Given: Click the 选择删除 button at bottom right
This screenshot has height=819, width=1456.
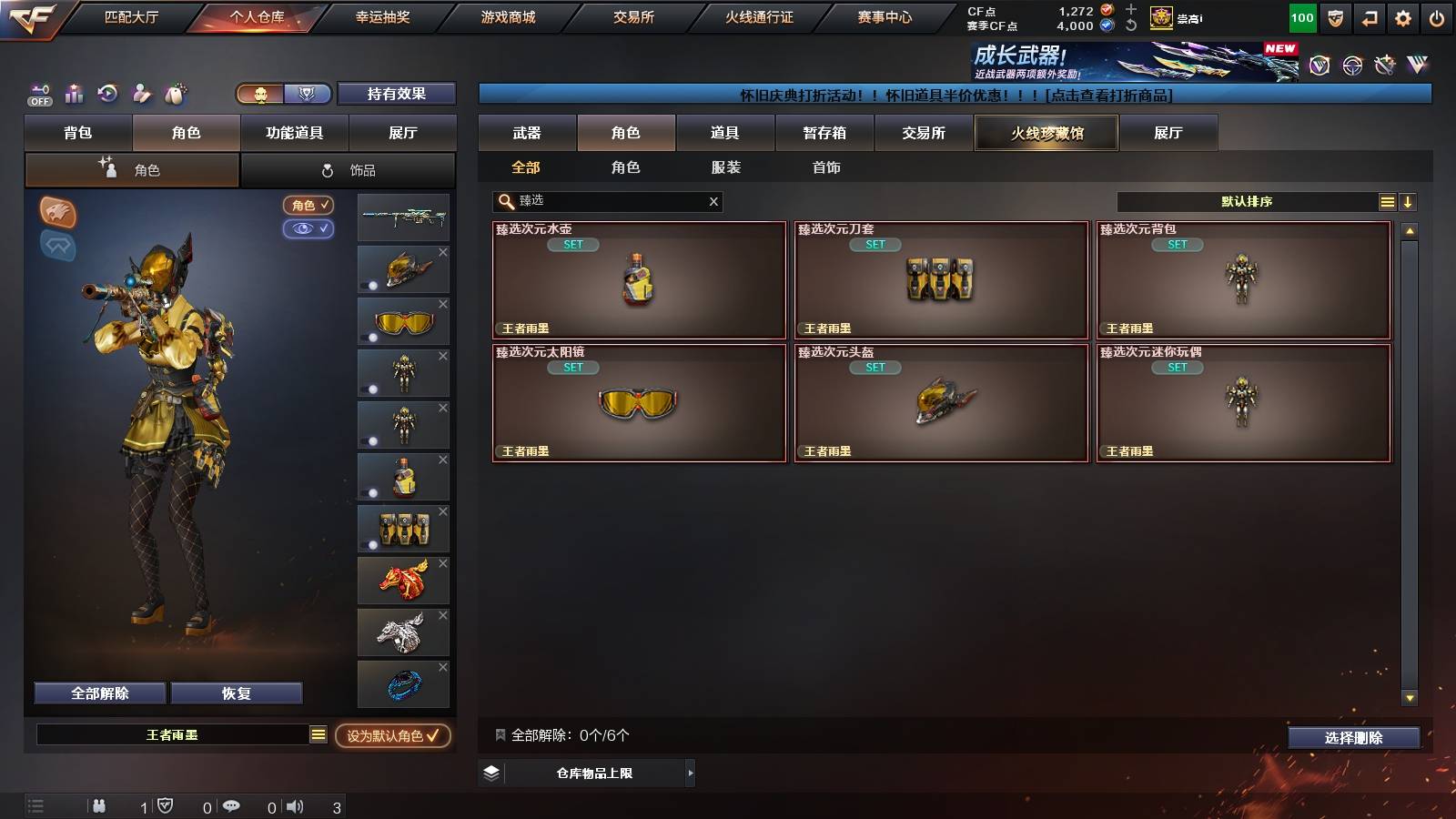Looking at the screenshot, I should point(1354,737).
